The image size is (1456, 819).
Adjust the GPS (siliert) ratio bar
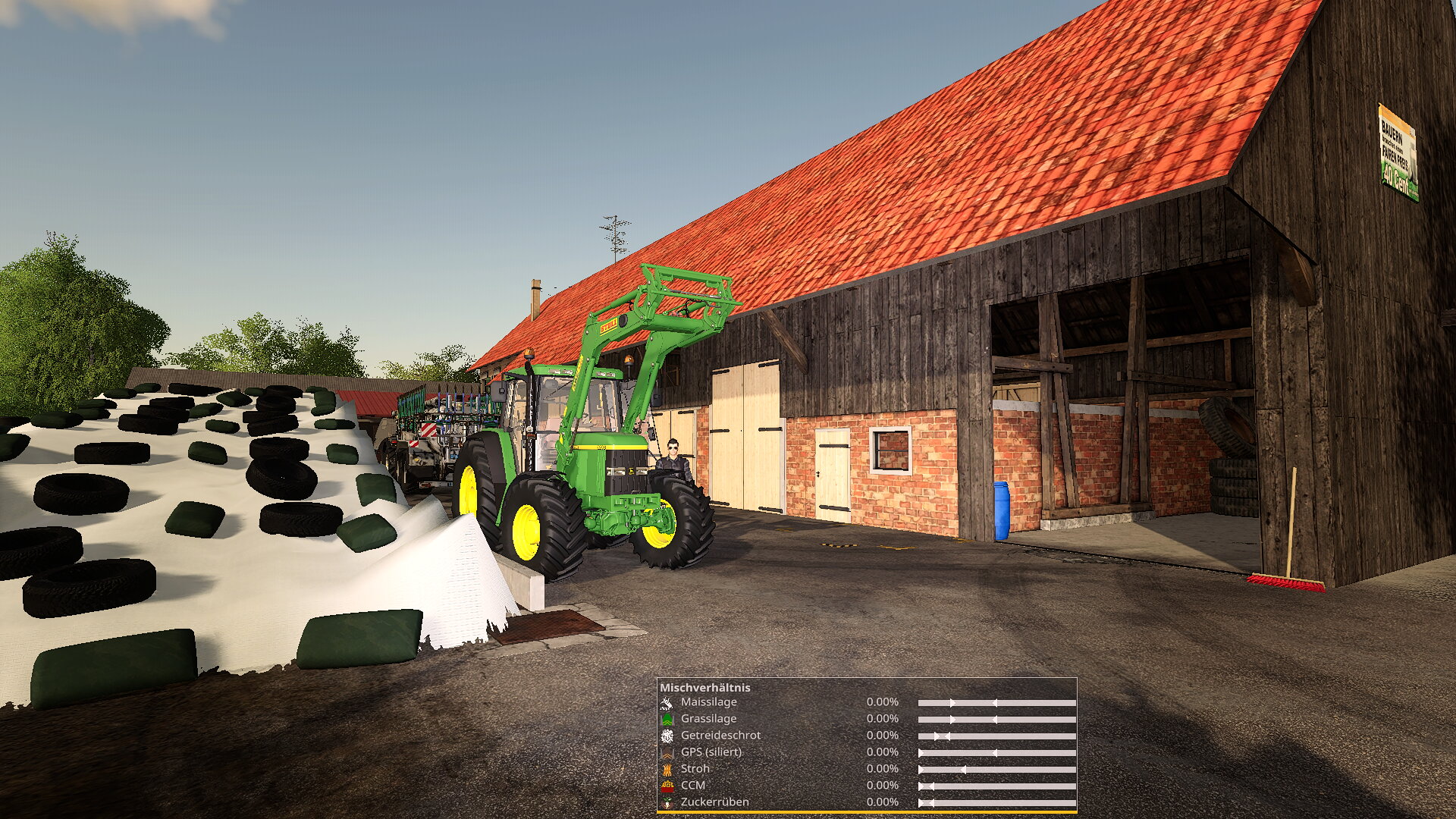[996, 753]
